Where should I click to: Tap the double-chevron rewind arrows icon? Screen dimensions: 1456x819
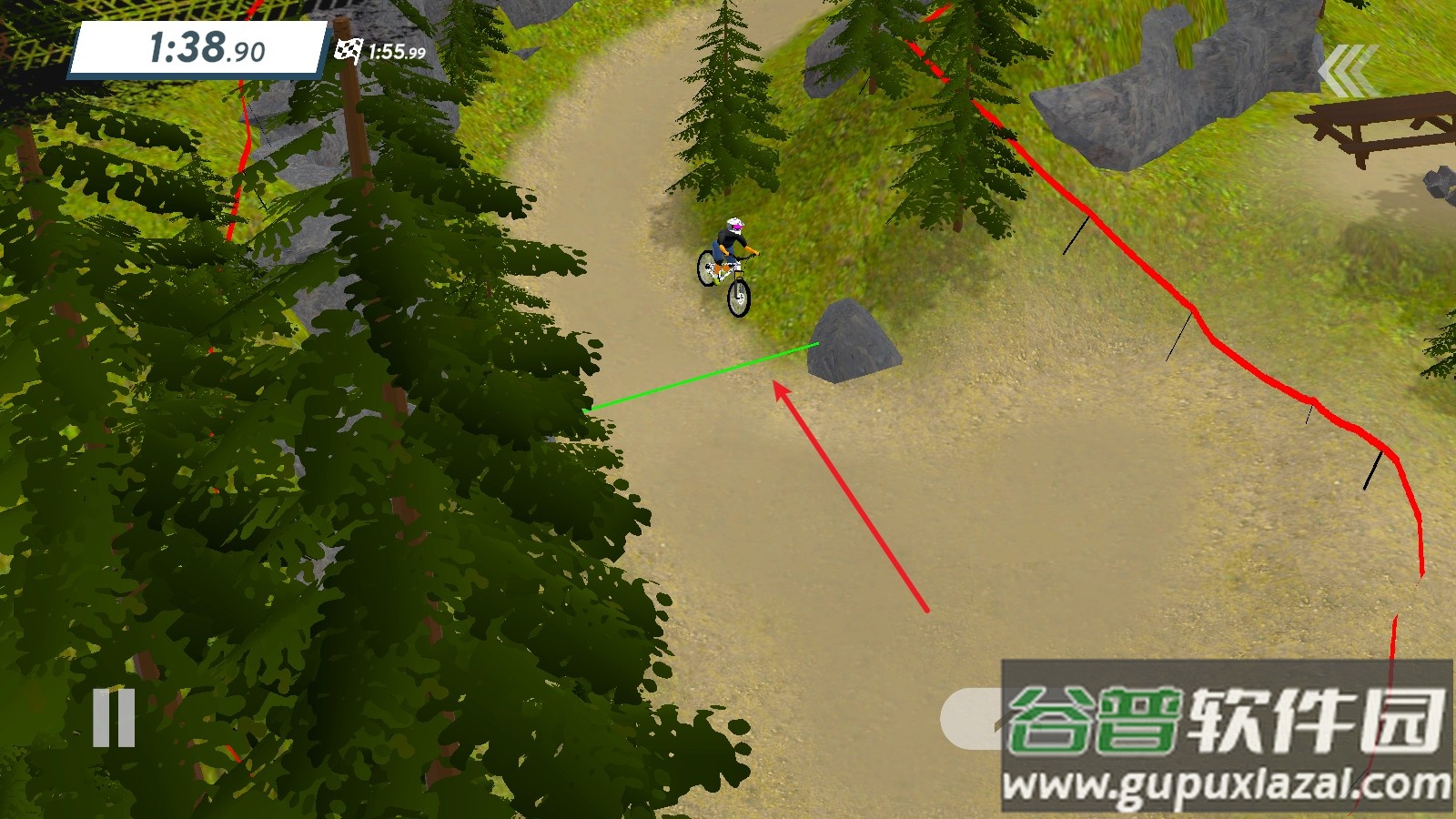(x=1345, y=70)
